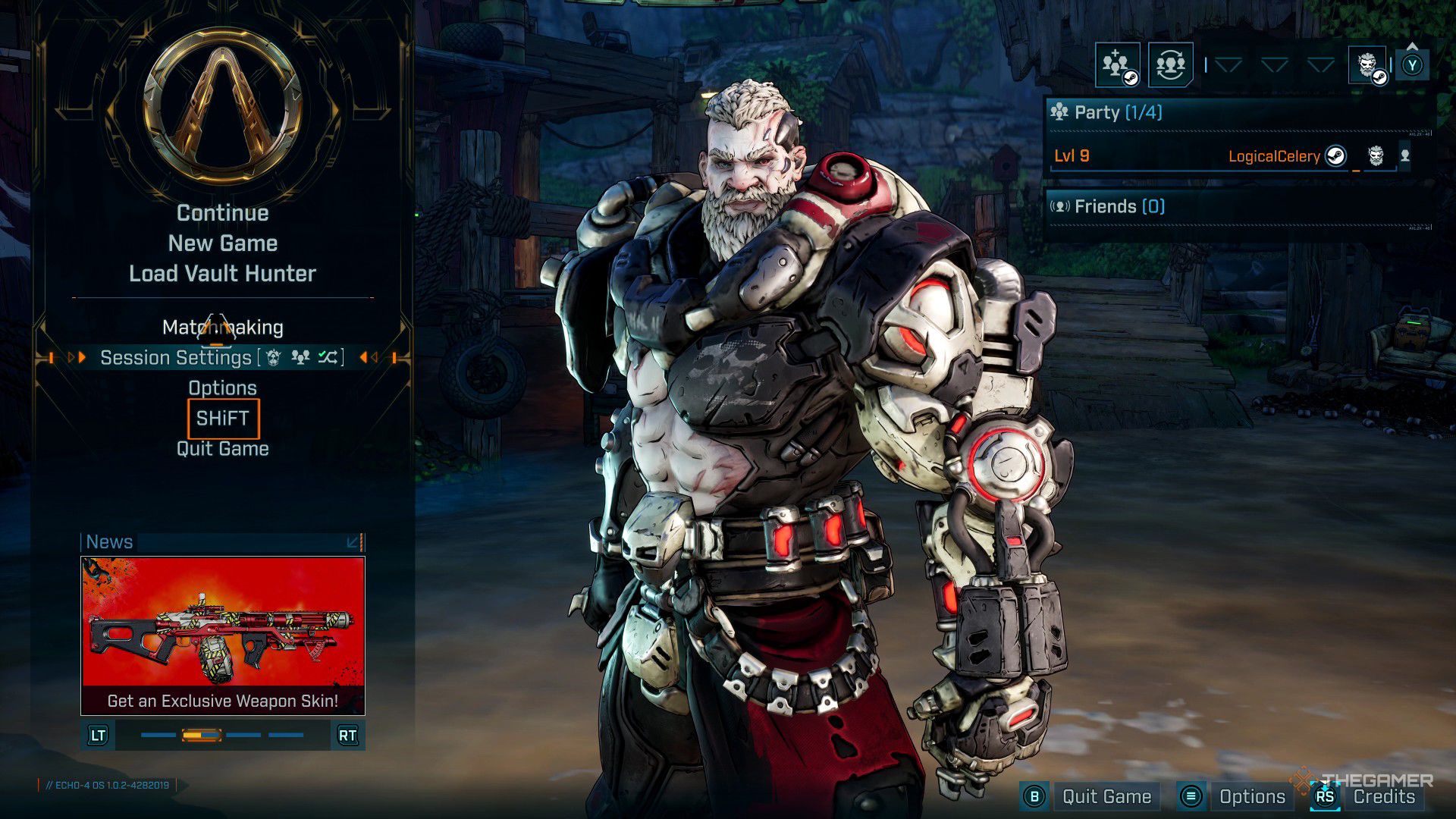Select the bearded character profile icon
This screenshot has height=819, width=1456.
[1367, 65]
